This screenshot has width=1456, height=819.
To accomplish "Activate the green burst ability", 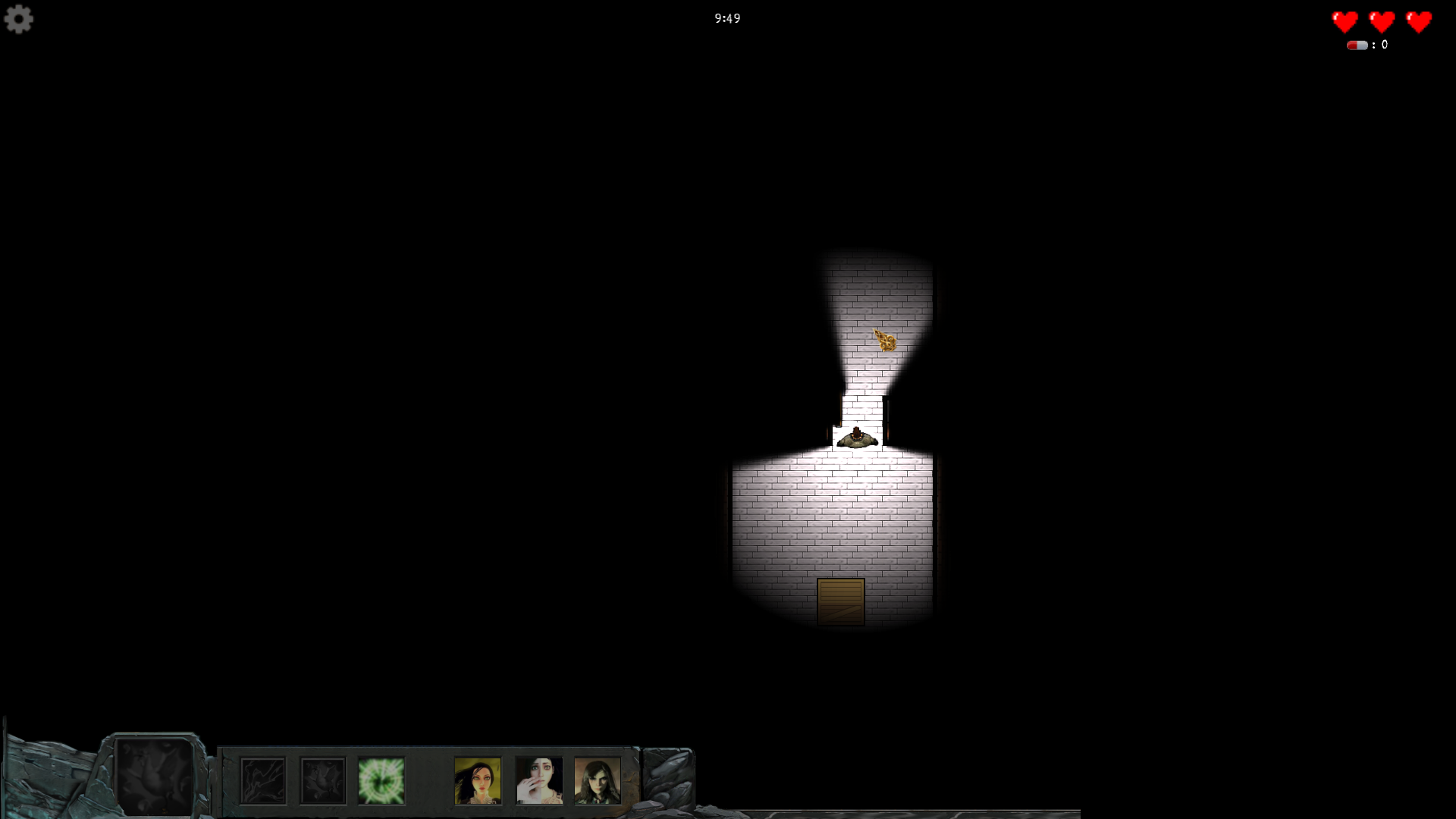I will (381, 780).
